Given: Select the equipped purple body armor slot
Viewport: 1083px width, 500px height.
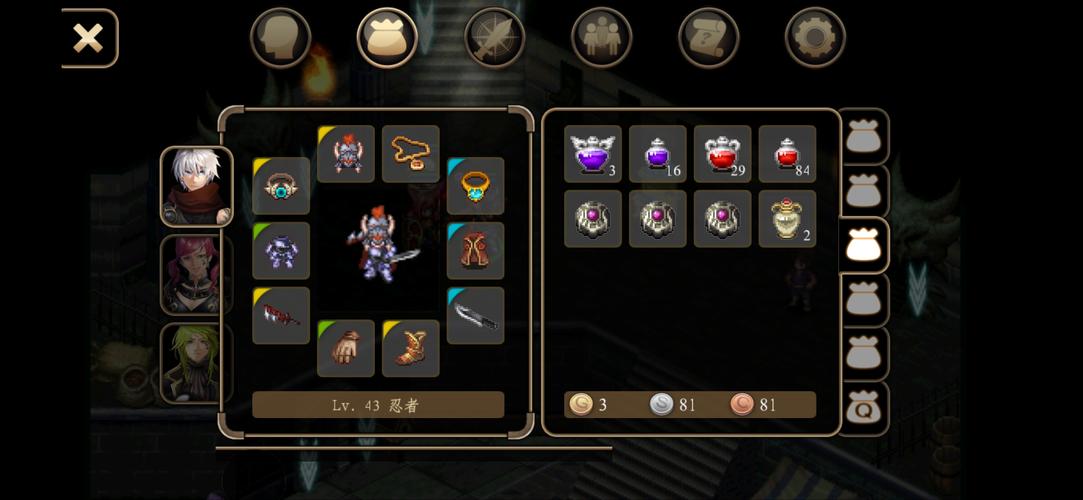Looking at the screenshot, I should coord(281,250).
